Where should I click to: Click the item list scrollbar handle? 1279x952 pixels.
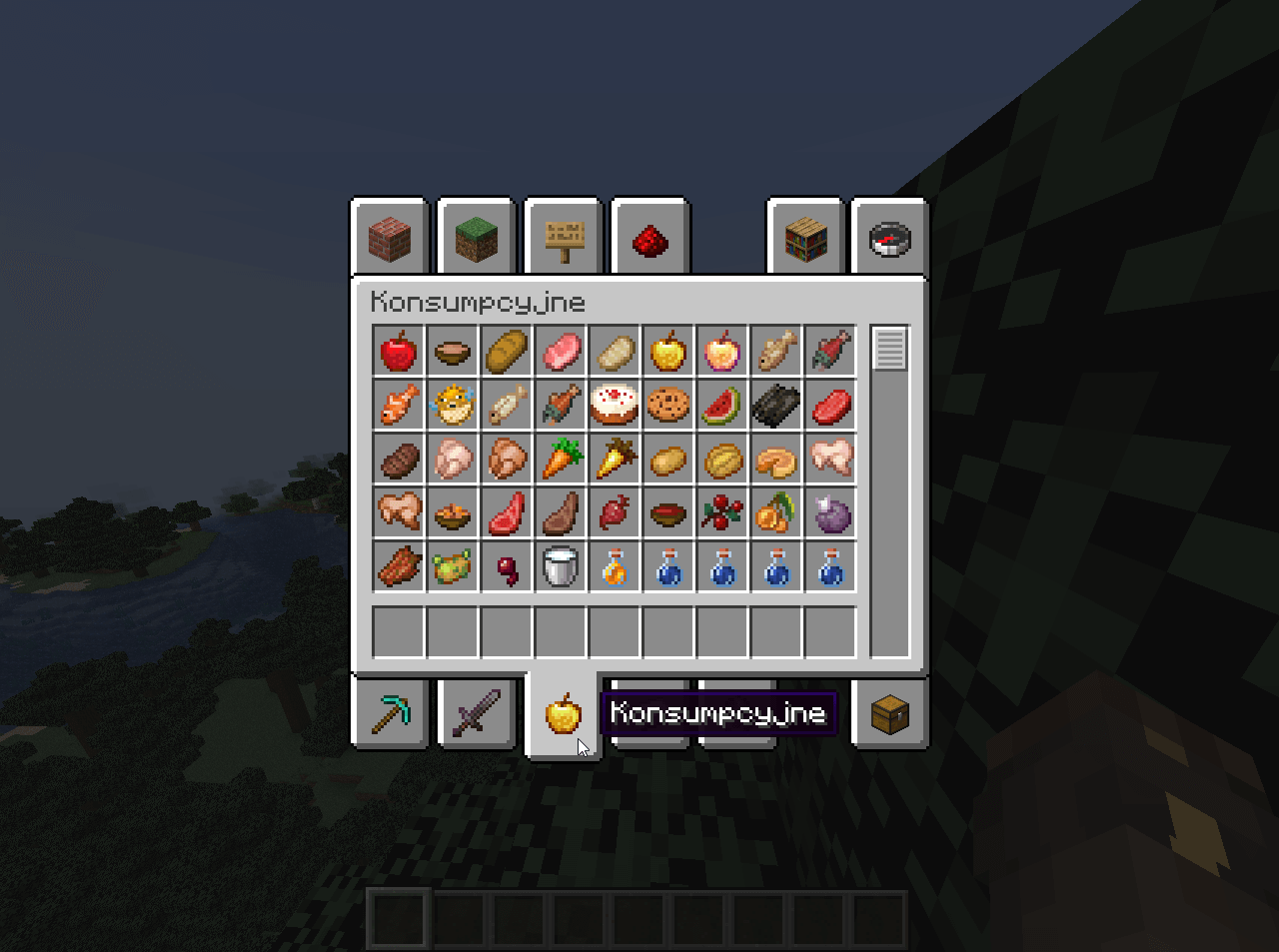[890, 349]
